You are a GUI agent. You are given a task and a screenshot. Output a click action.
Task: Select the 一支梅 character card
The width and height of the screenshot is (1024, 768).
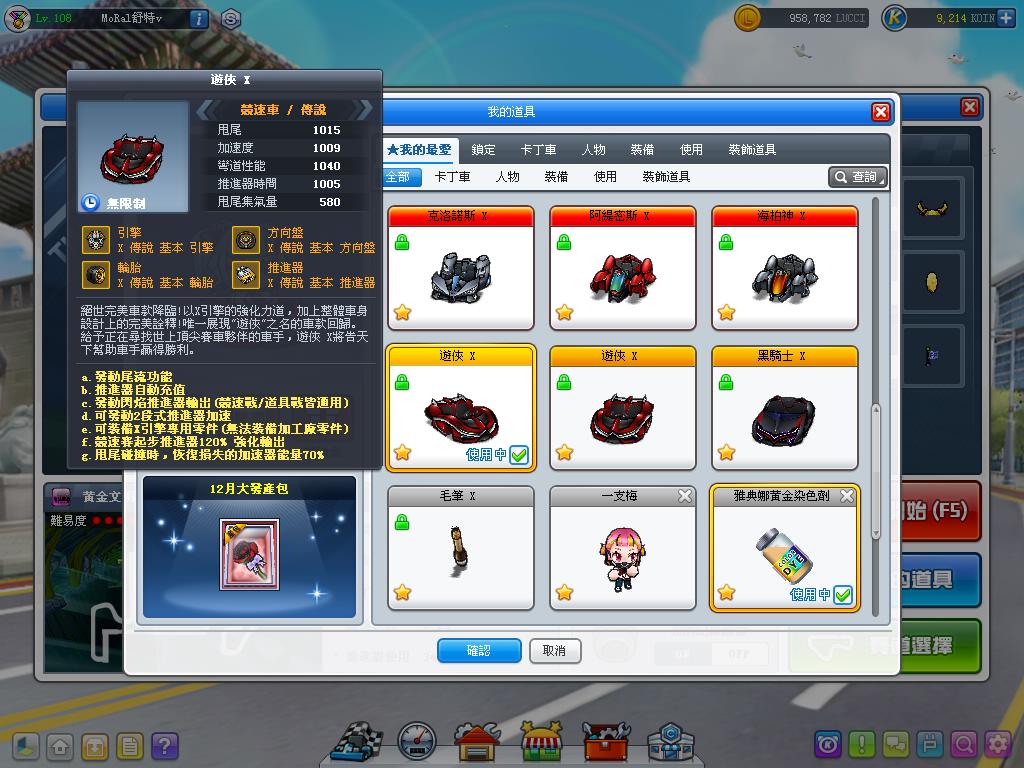[x=622, y=548]
